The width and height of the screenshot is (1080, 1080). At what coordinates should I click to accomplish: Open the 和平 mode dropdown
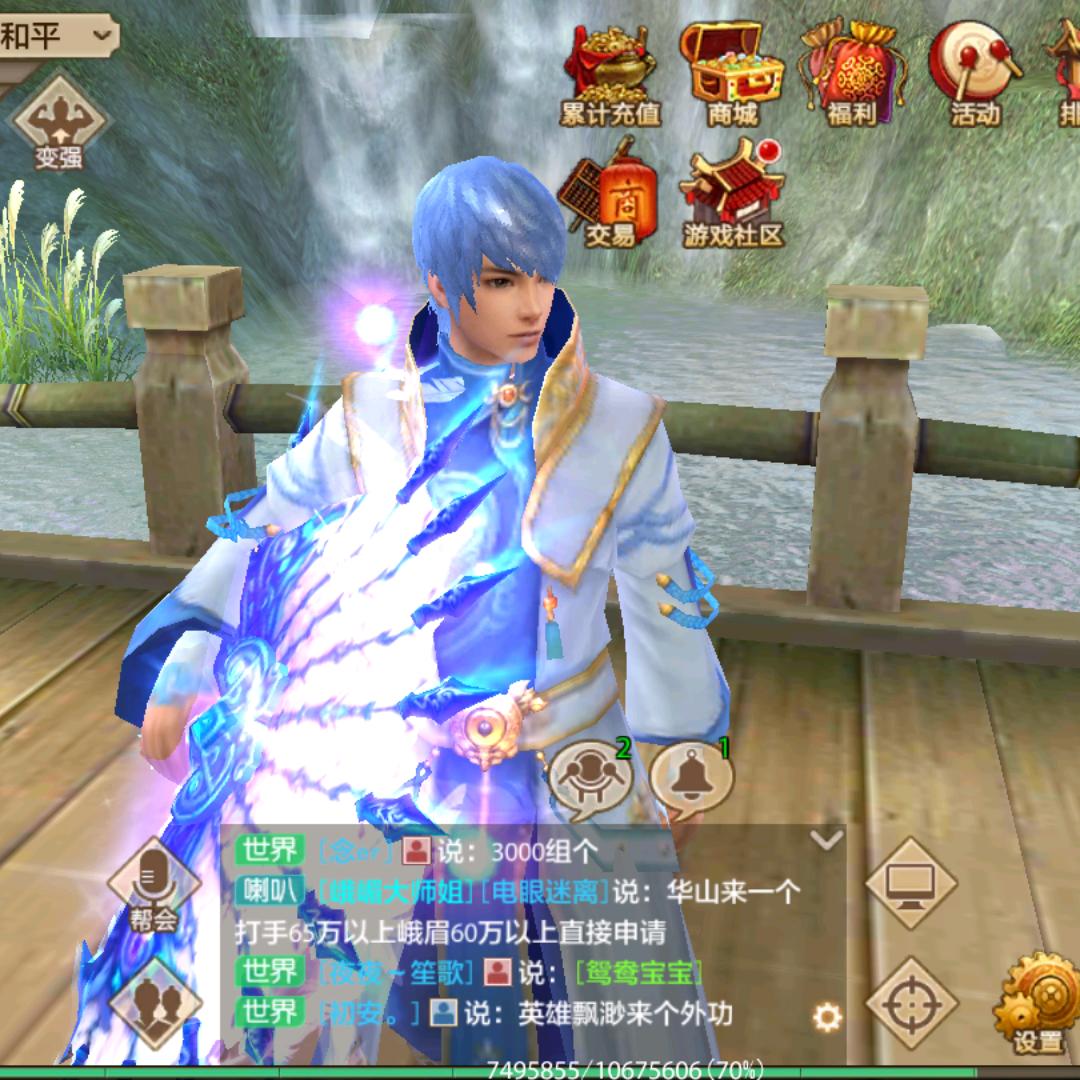(x=58, y=37)
